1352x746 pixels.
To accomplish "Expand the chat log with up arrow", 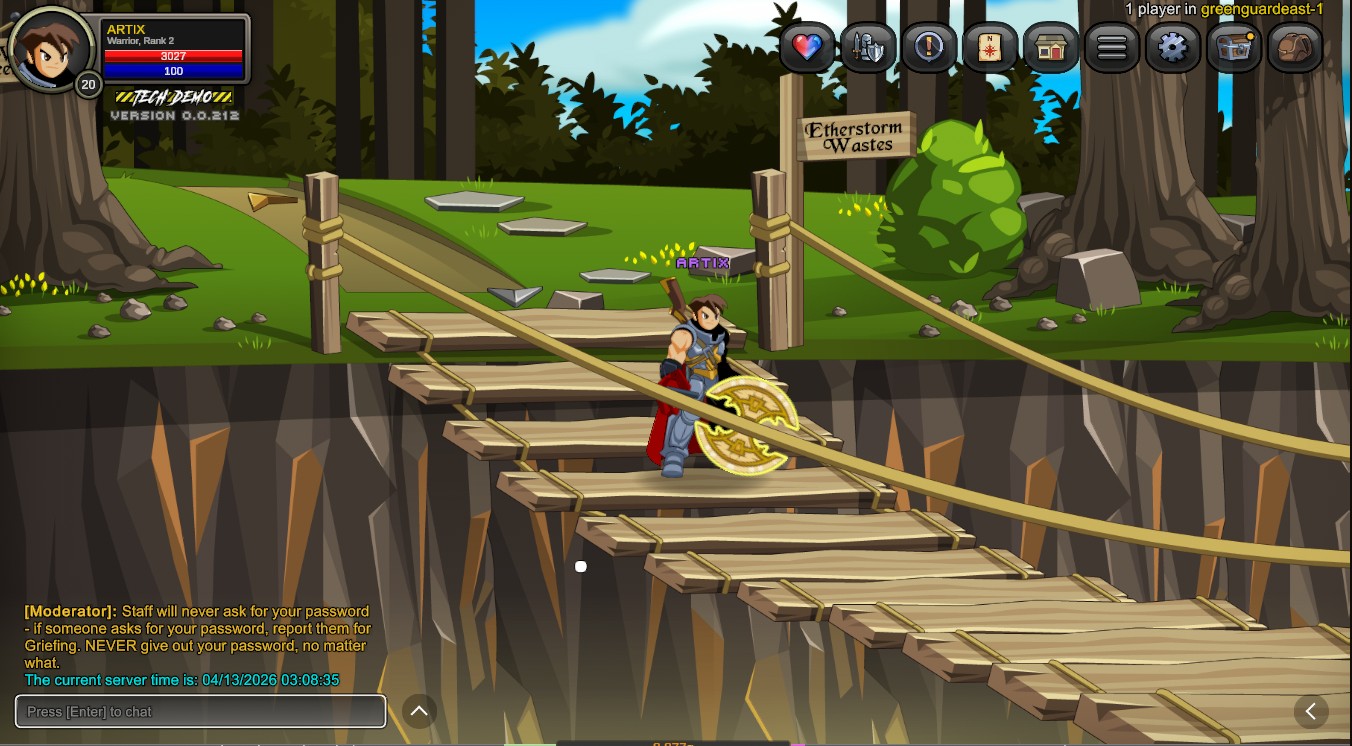I will click(420, 711).
